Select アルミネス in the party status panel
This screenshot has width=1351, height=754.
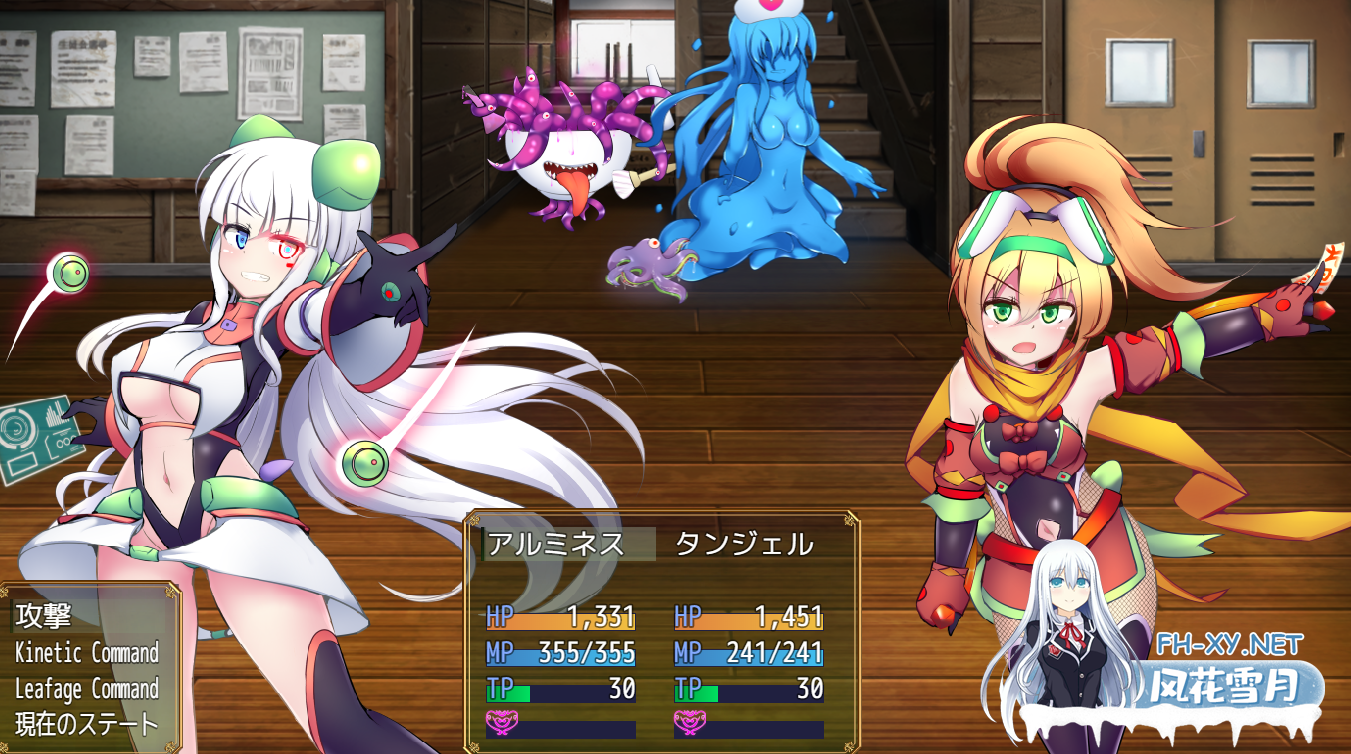tap(556, 544)
